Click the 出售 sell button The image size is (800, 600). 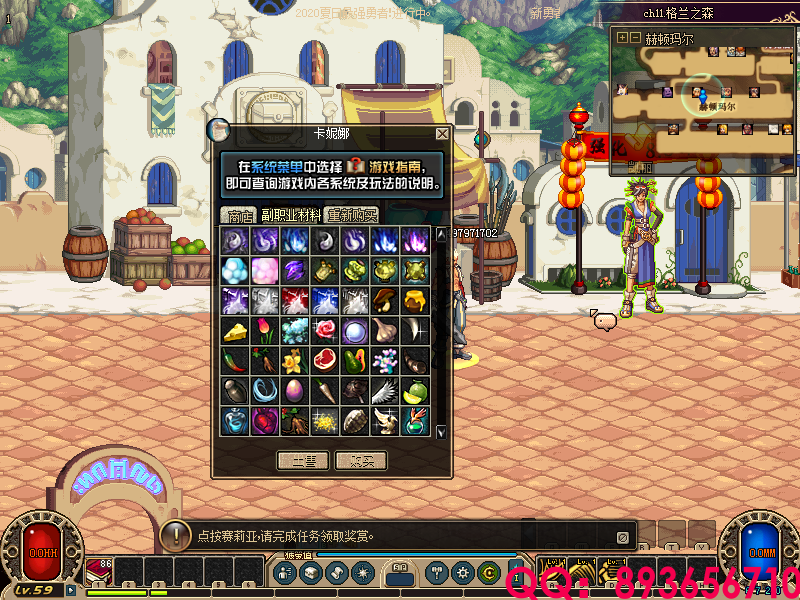302,460
